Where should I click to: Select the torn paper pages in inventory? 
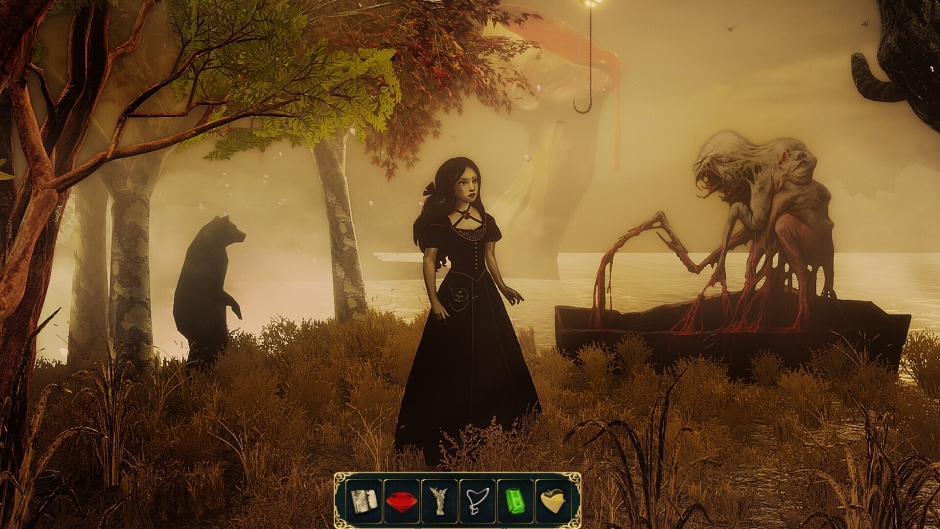coord(363,500)
